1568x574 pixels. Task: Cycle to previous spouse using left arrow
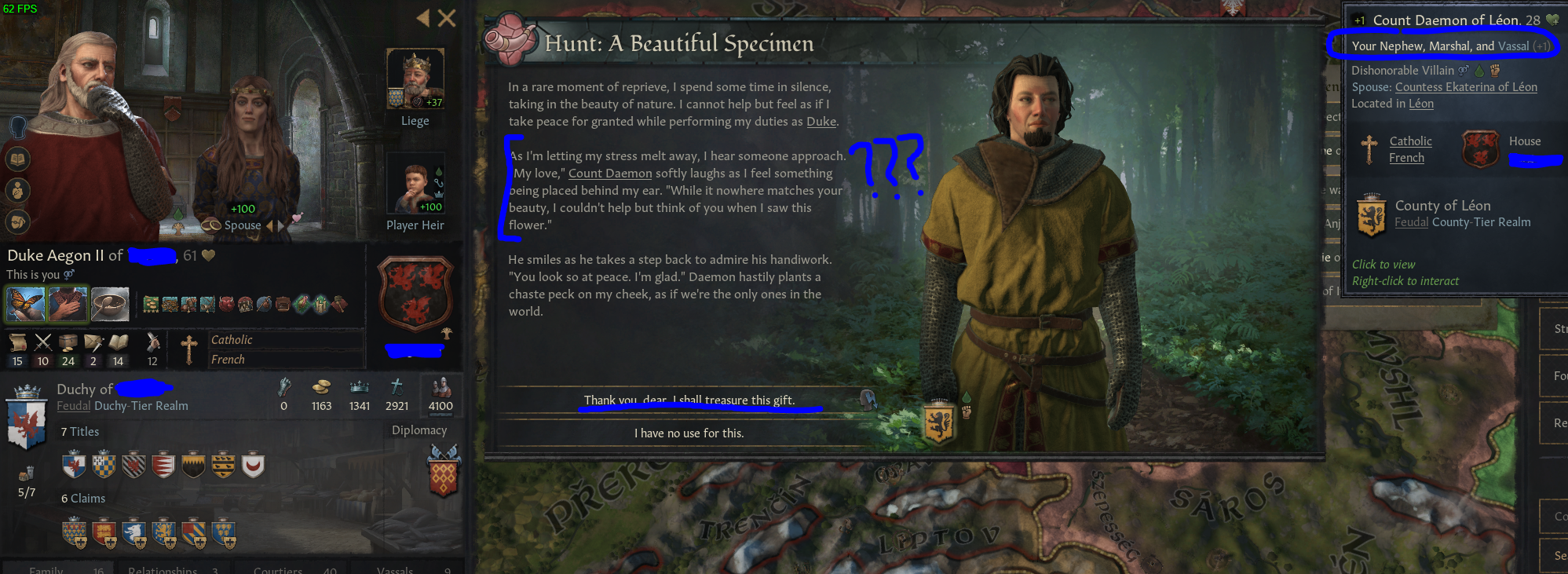(x=269, y=225)
